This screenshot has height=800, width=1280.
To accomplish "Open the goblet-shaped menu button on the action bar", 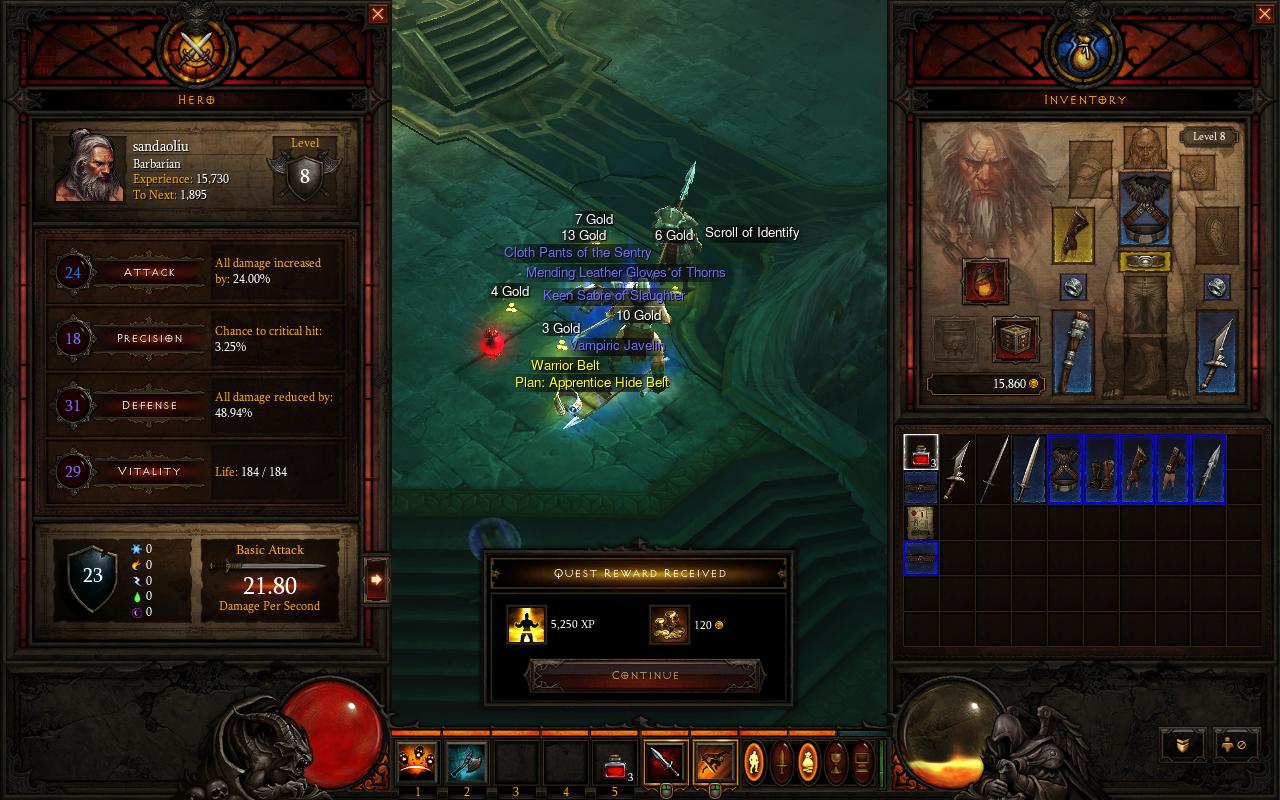I will [834, 762].
